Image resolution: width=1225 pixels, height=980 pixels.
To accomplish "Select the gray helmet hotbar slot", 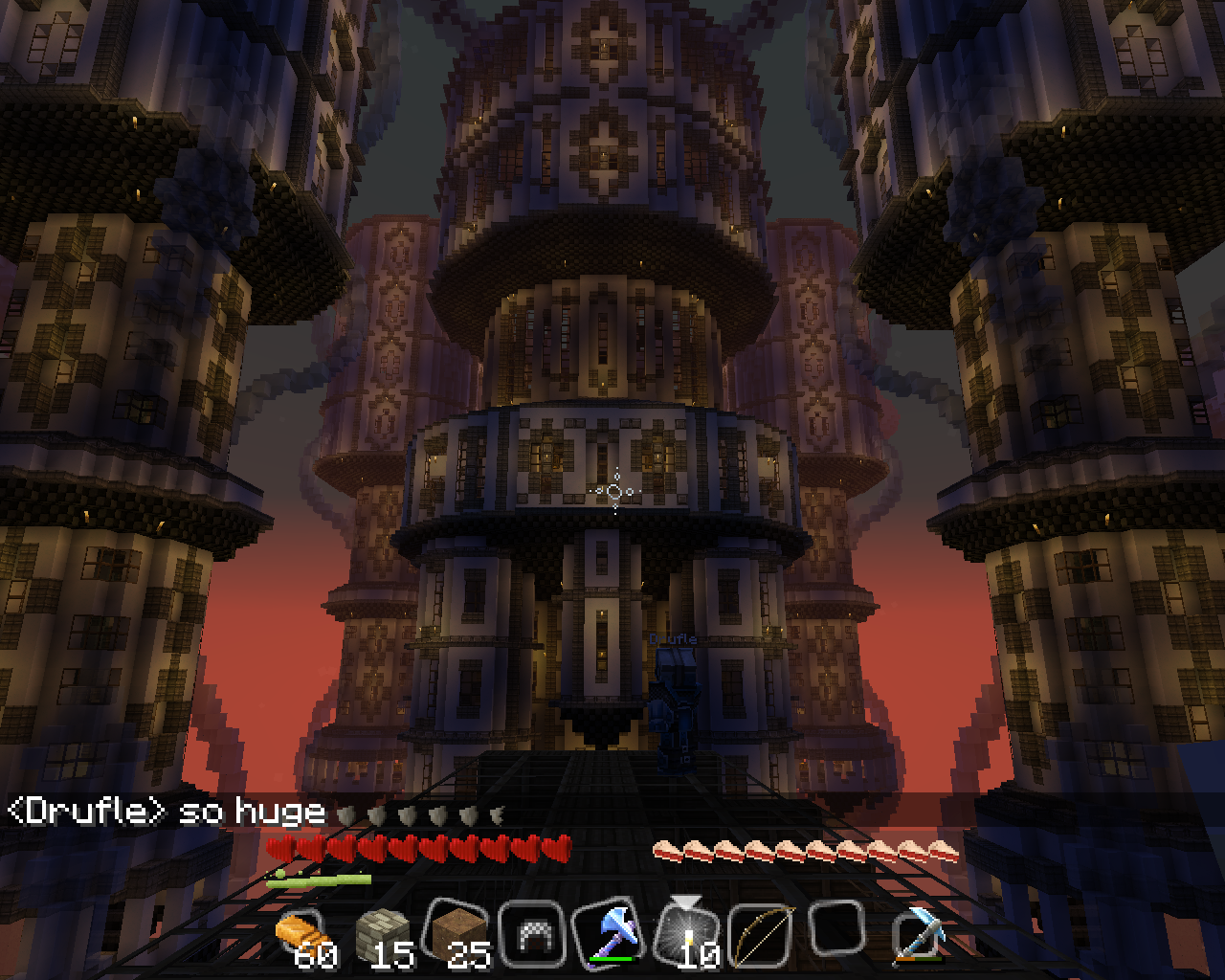I will click(x=532, y=934).
